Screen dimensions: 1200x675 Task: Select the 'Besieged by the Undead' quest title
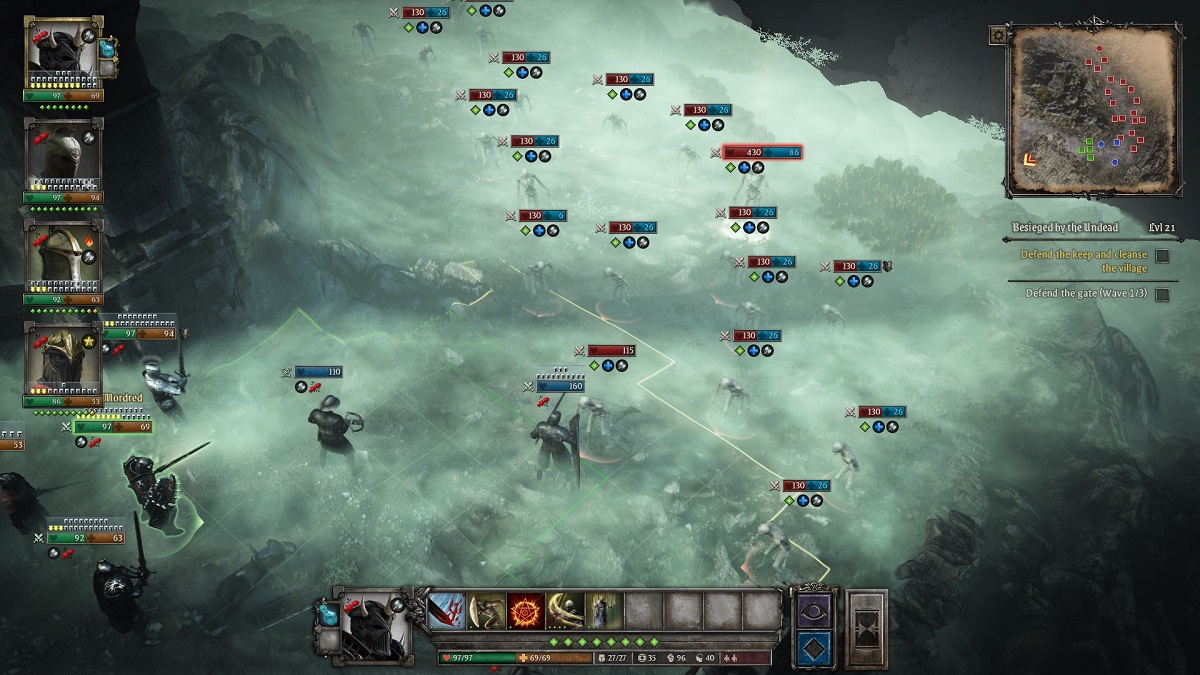pyautogui.click(x=1064, y=228)
